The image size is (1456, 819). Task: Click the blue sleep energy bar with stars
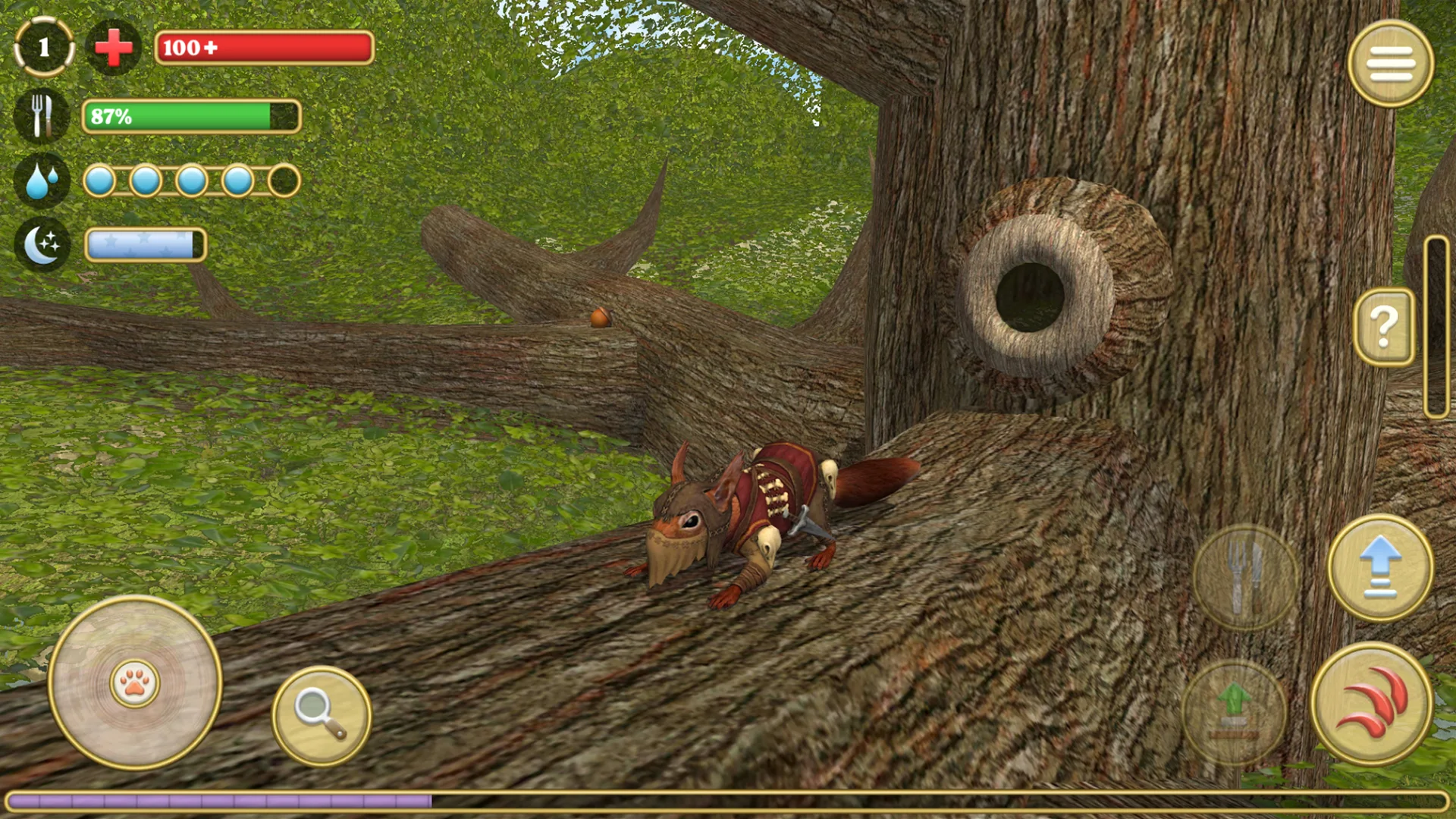[x=145, y=243]
